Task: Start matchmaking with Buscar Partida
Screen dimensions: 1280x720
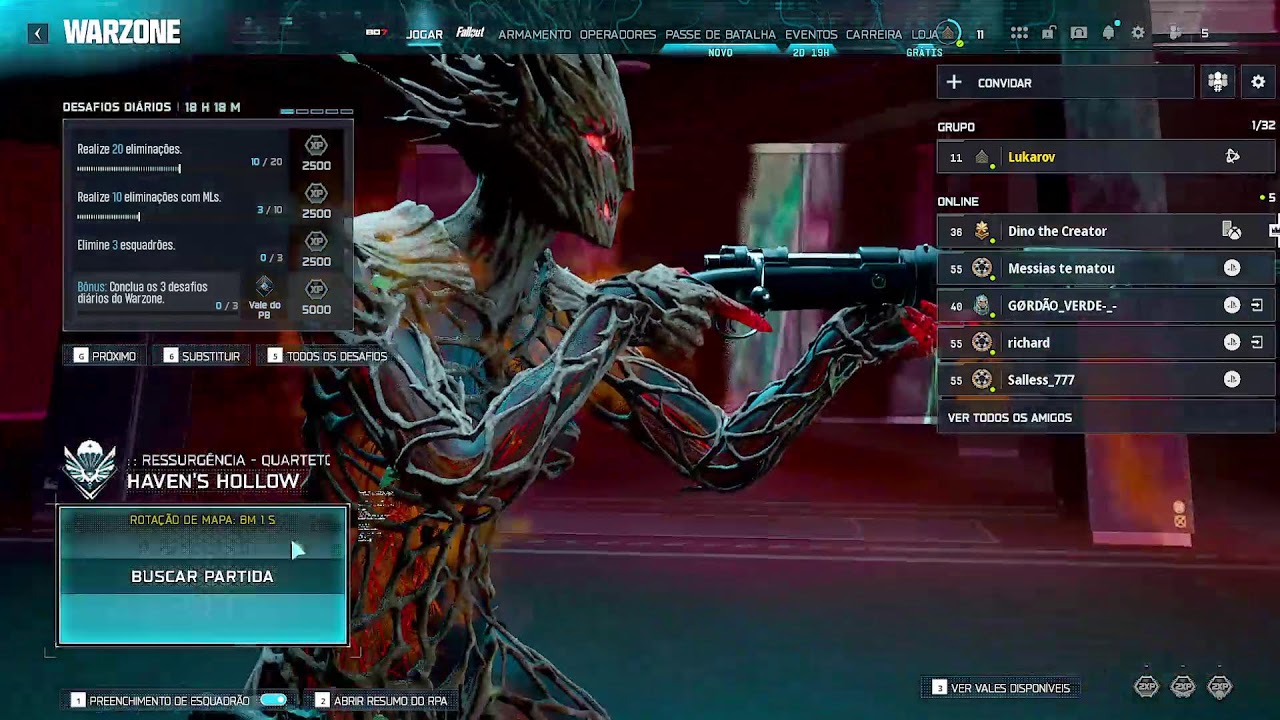Action: coord(202,576)
